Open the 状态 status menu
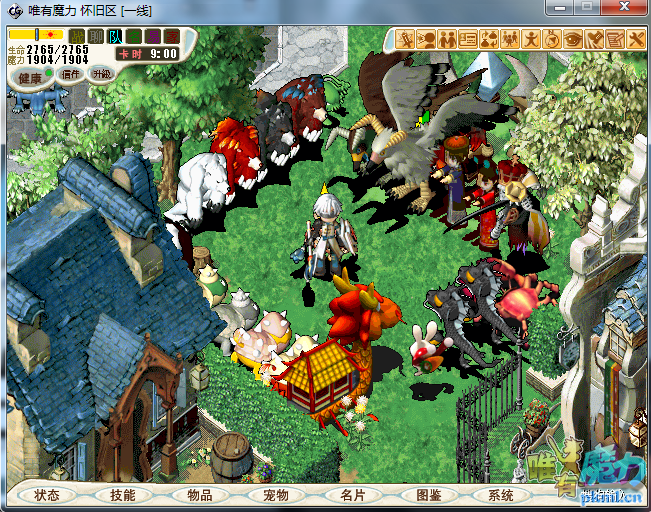This screenshot has width=651, height=512. tap(47, 495)
